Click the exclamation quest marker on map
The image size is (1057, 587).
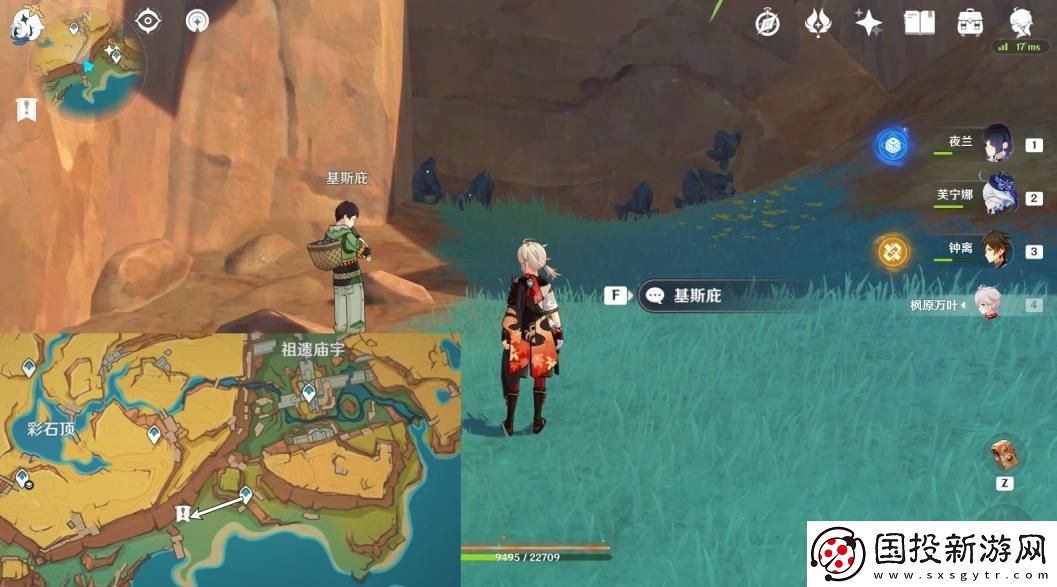182,513
